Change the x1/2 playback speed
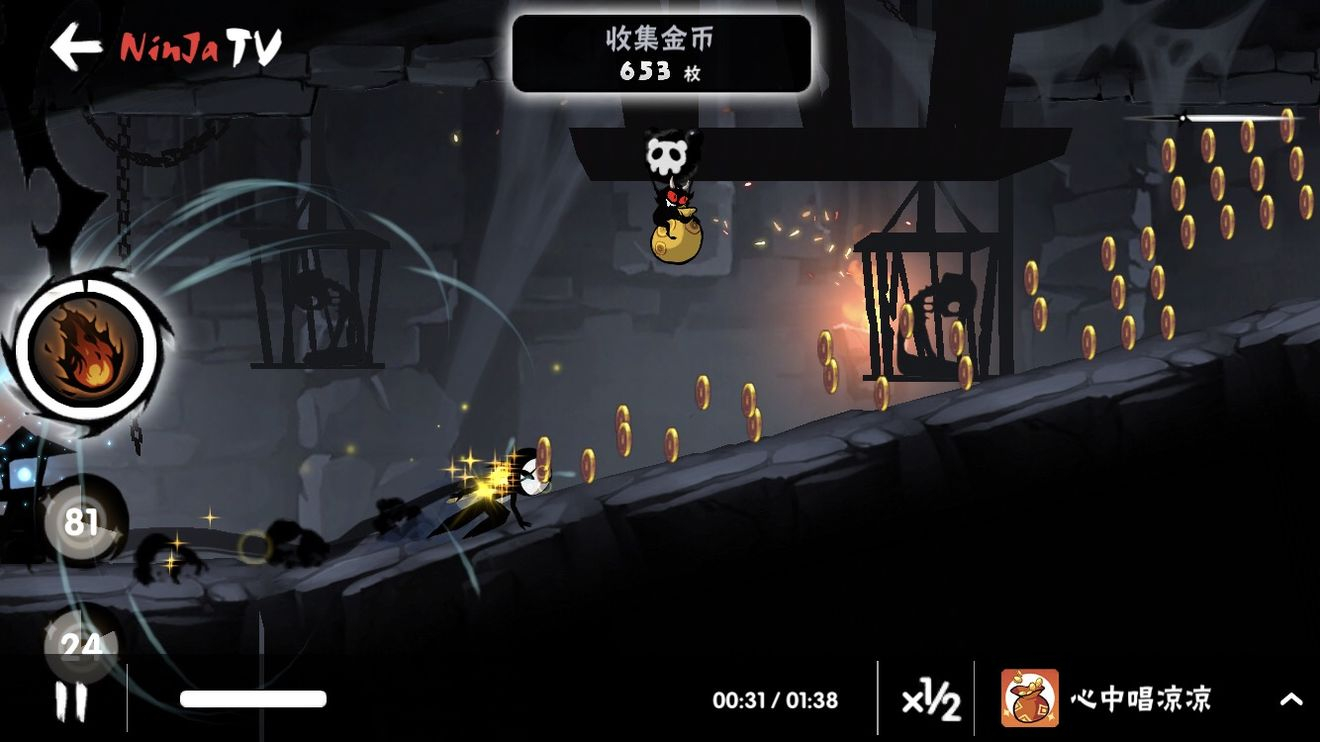This screenshot has height=742, width=1320. pos(930,701)
